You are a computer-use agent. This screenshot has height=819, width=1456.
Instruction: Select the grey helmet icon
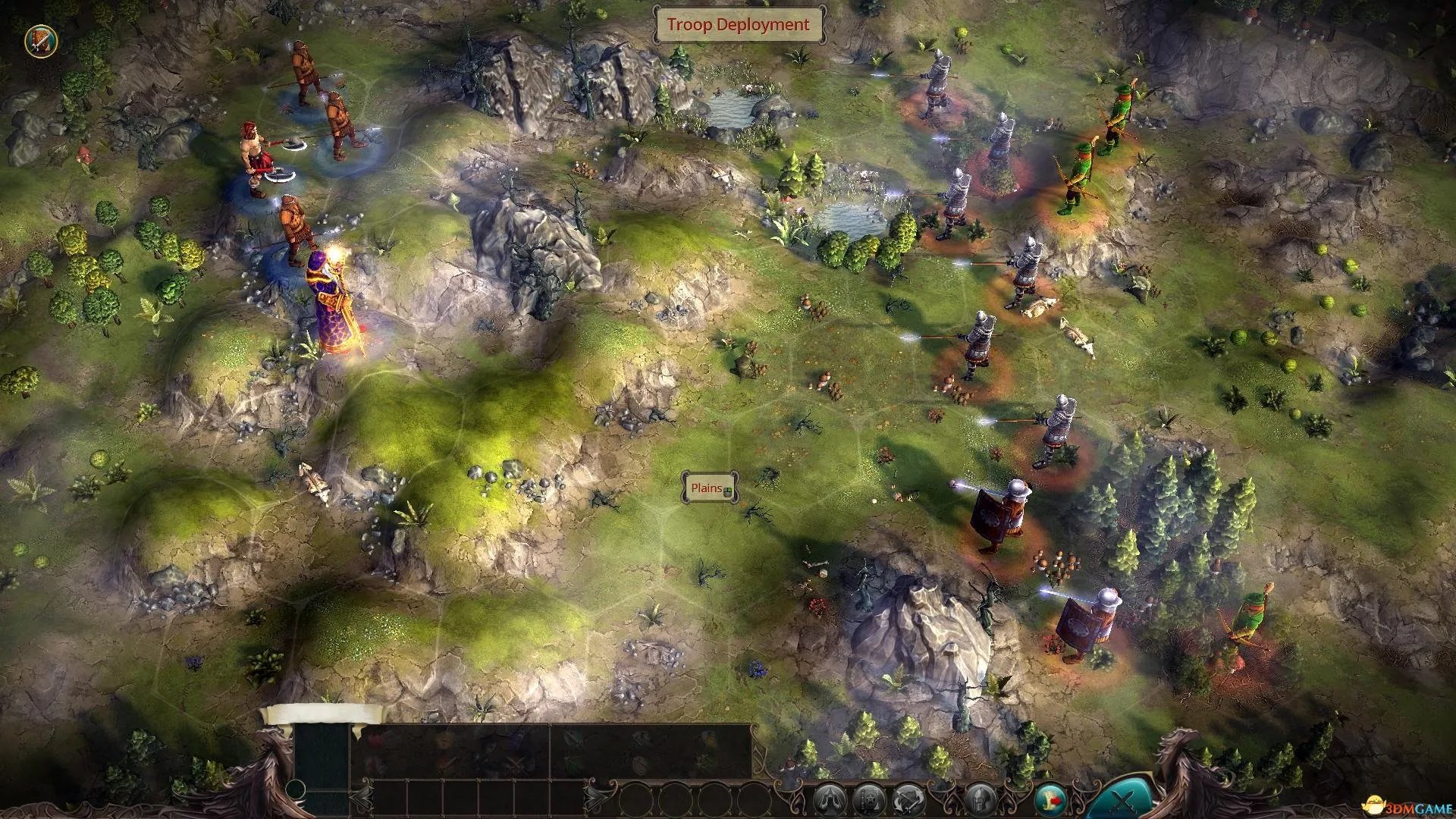[981, 800]
